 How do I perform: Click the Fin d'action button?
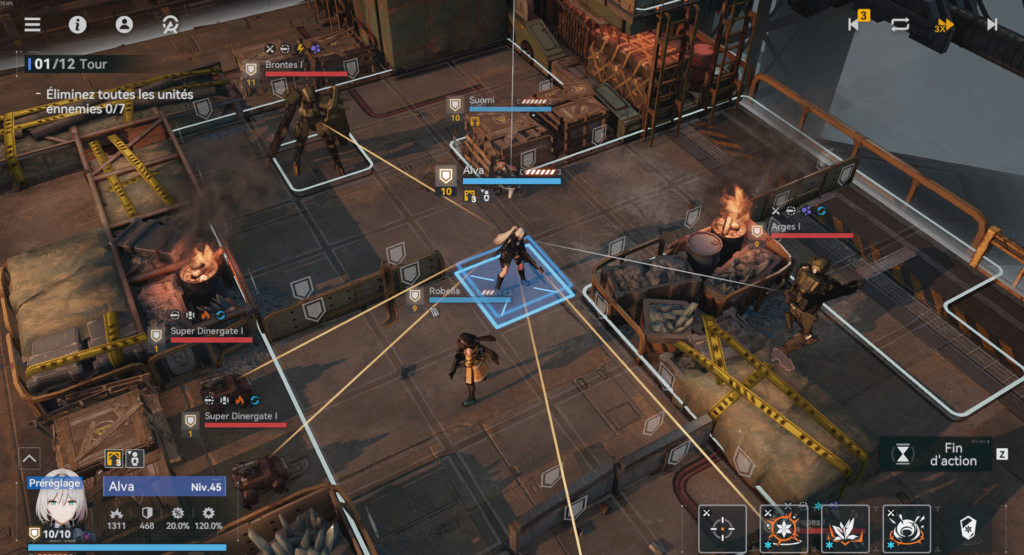point(943,454)
